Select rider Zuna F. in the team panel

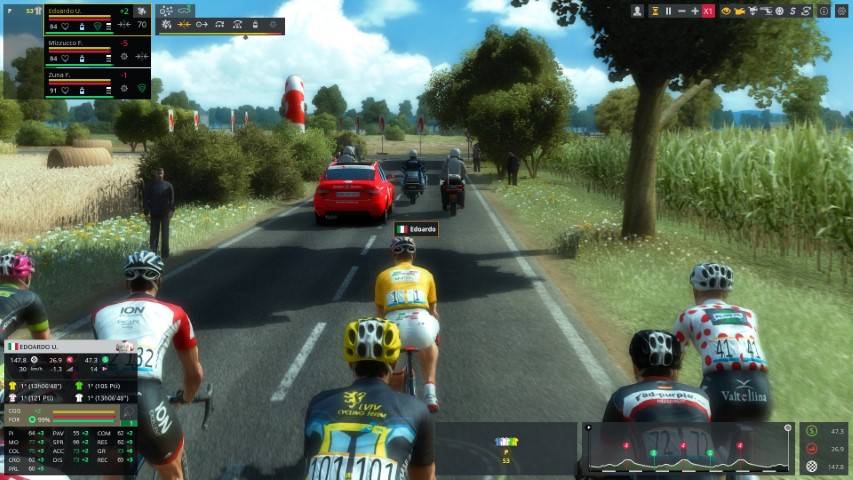(x=82, y=75)
